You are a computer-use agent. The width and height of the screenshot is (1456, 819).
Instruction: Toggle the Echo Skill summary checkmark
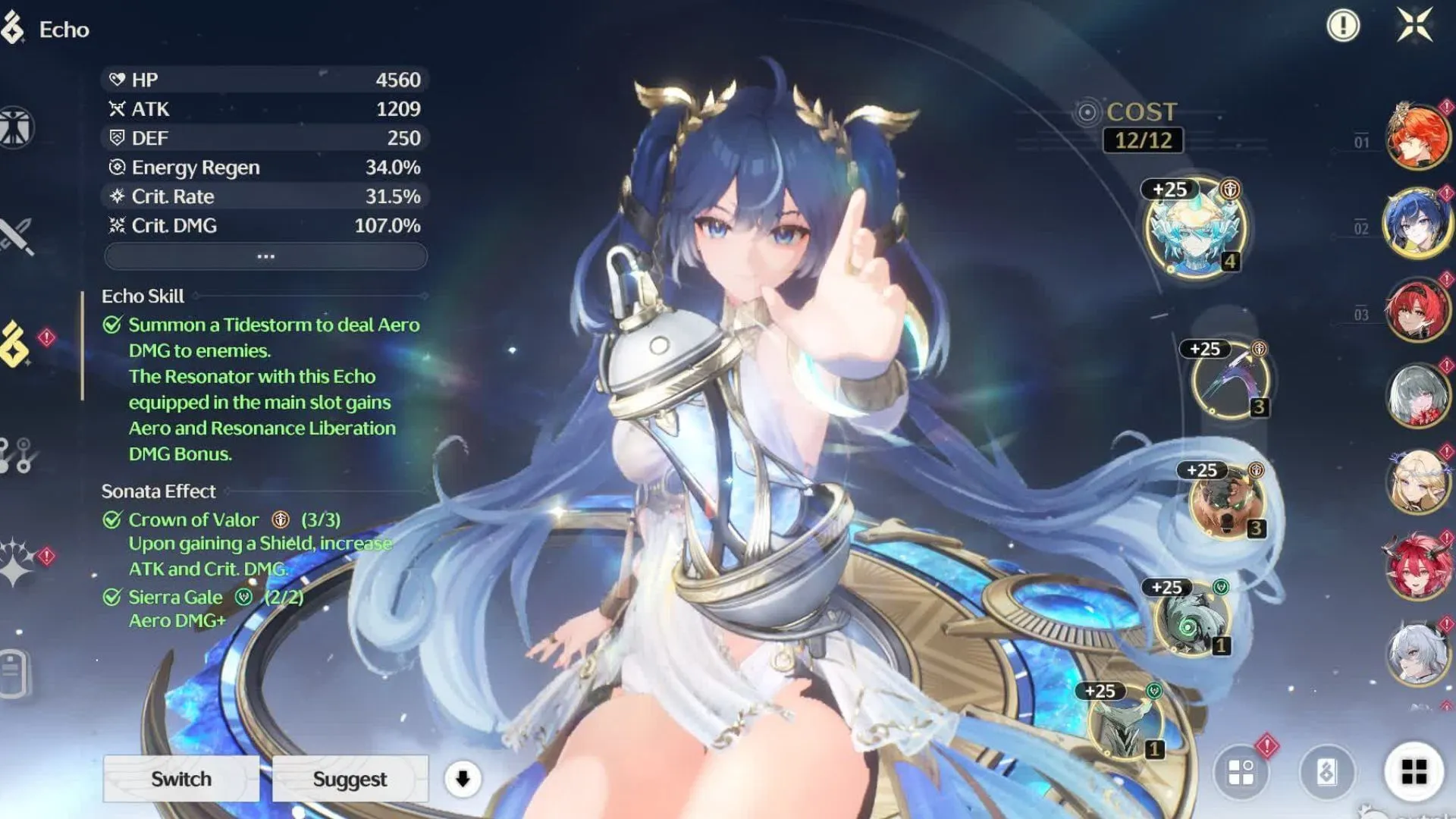click(112, 324)
